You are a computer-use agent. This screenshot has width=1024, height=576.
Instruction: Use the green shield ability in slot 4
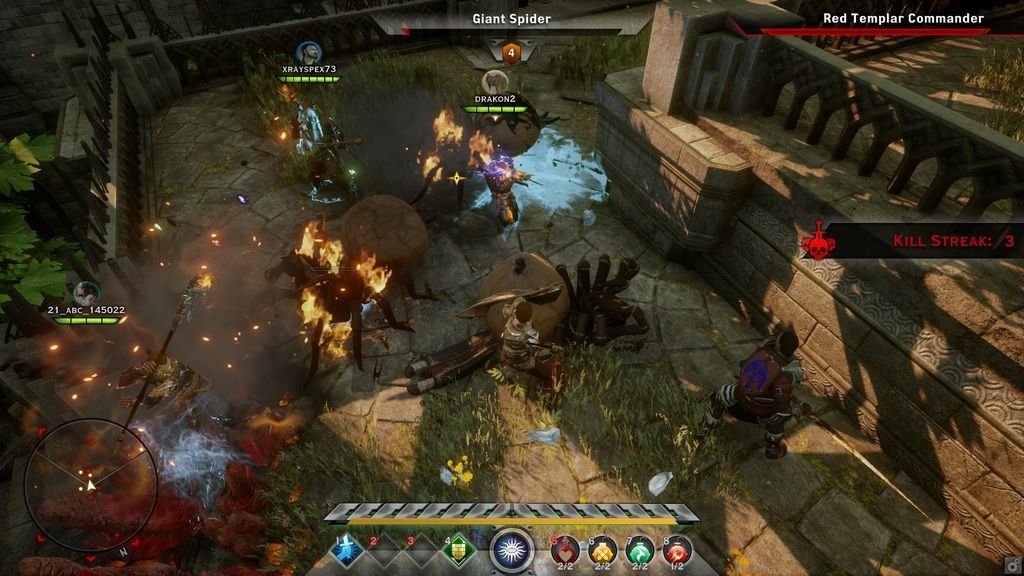(459, 550)
